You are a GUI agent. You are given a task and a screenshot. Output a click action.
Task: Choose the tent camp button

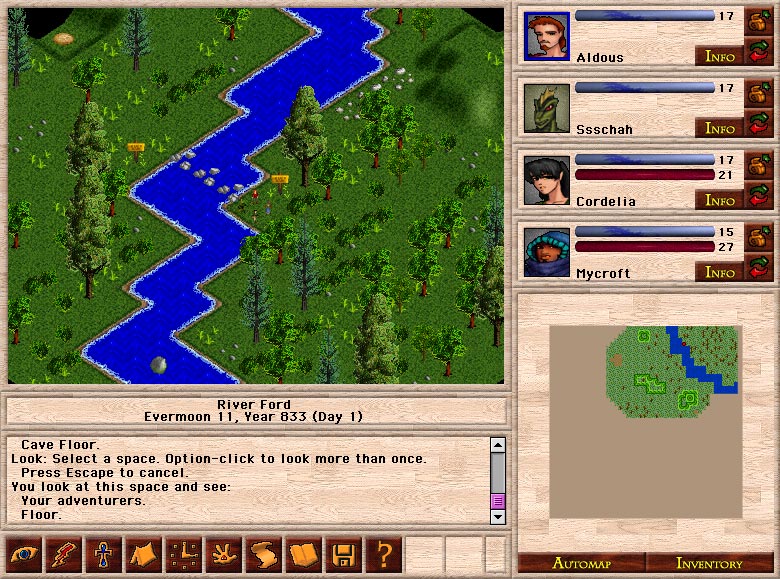click(143, 553)
